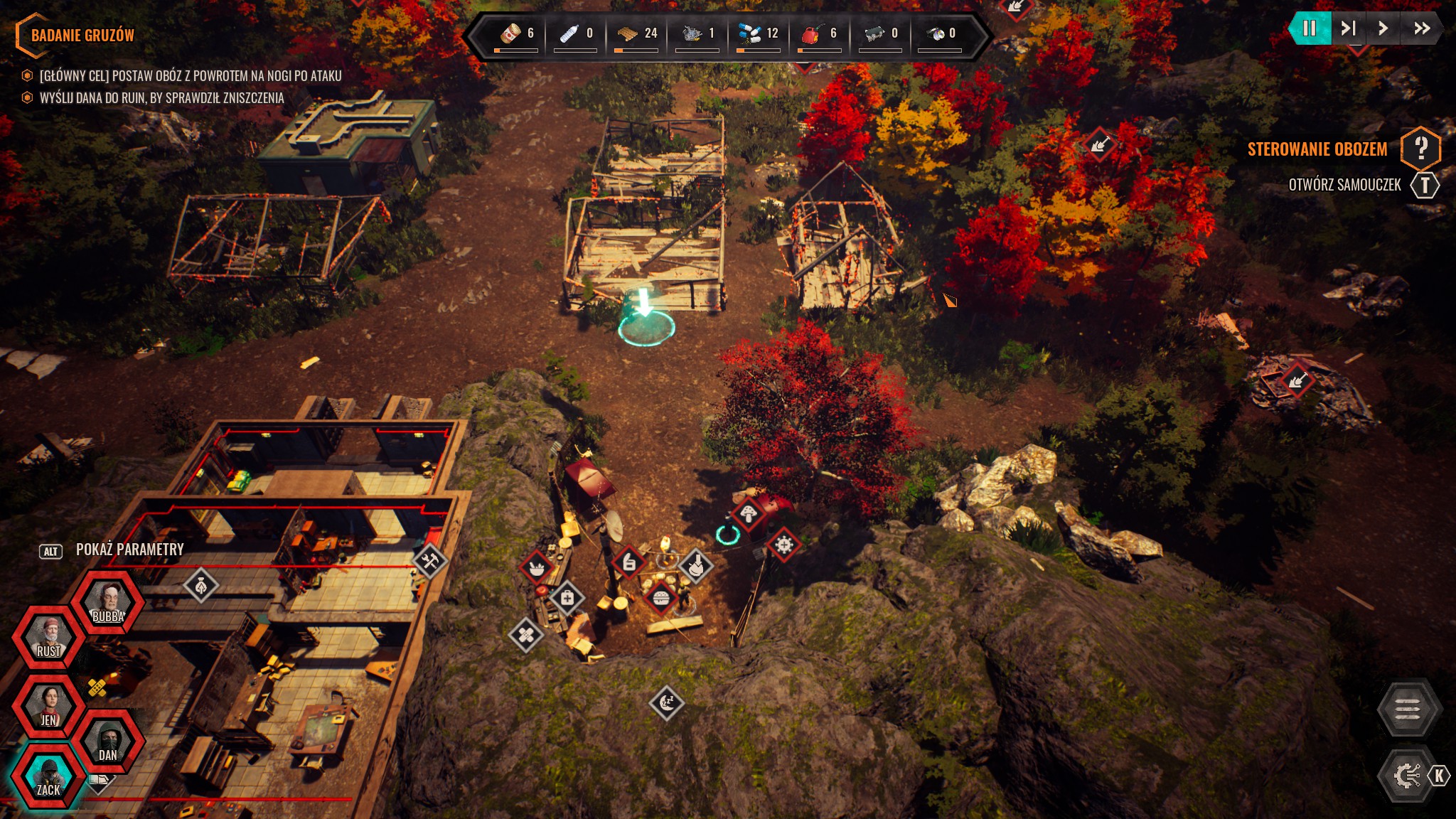Open the first aid kit station marker
Viewport: 1456px width, 819px height.
click(567, 599)
